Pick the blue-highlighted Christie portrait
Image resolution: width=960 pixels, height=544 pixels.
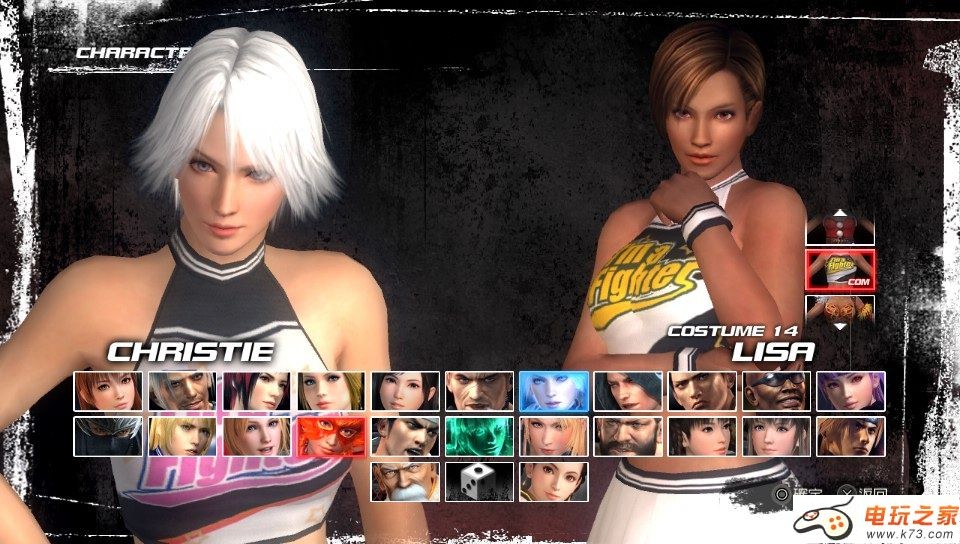click(x=553, y=391)
